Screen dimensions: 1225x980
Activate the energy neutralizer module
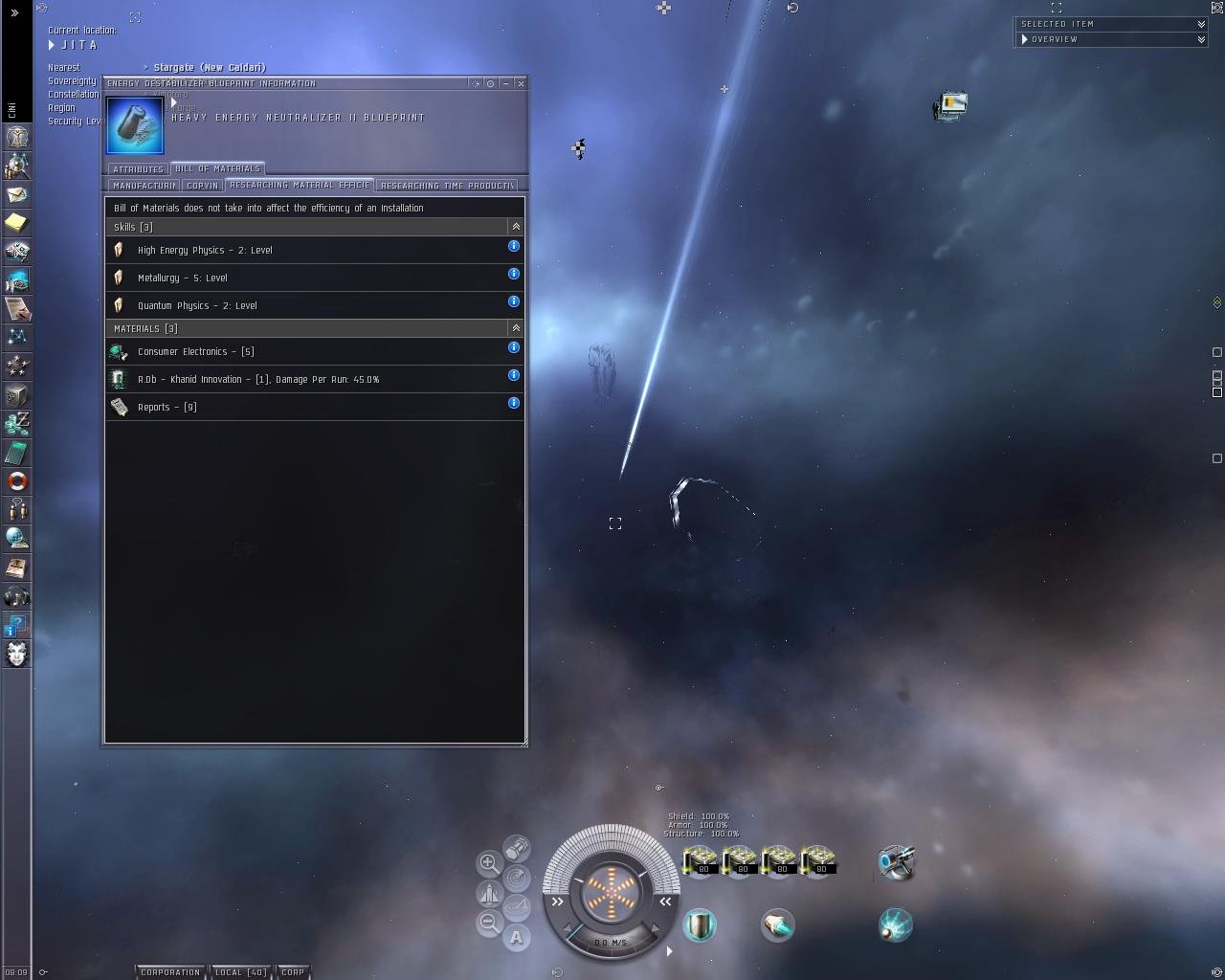click(x=894, y=924)
